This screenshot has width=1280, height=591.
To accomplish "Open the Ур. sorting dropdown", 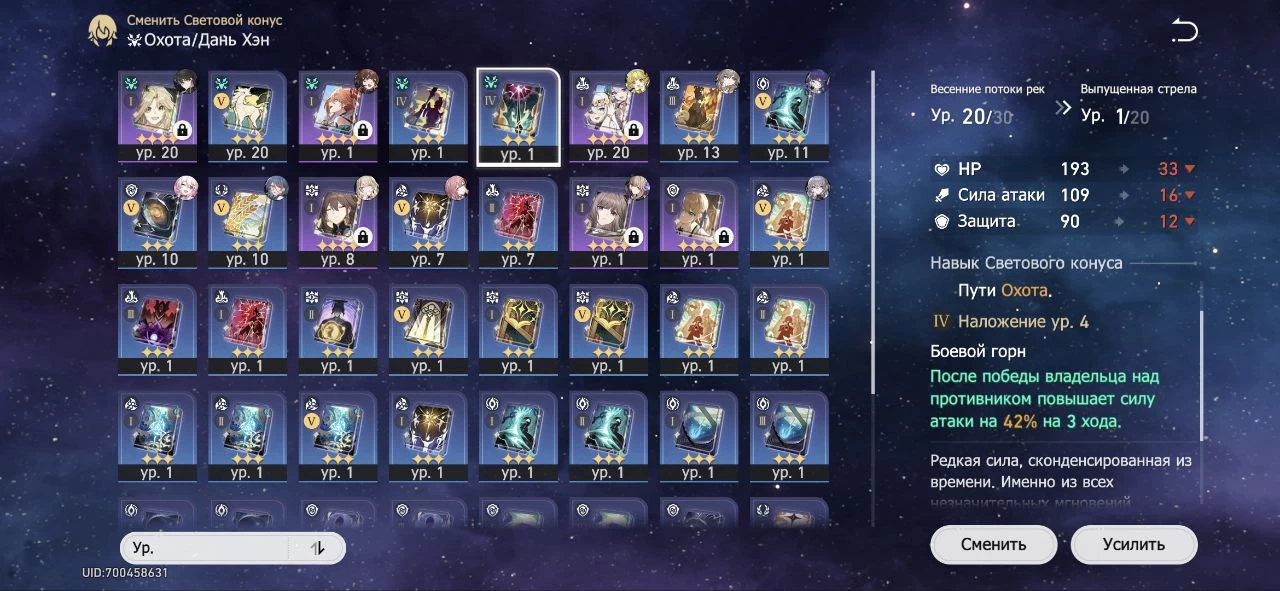I will pos(205,548).
